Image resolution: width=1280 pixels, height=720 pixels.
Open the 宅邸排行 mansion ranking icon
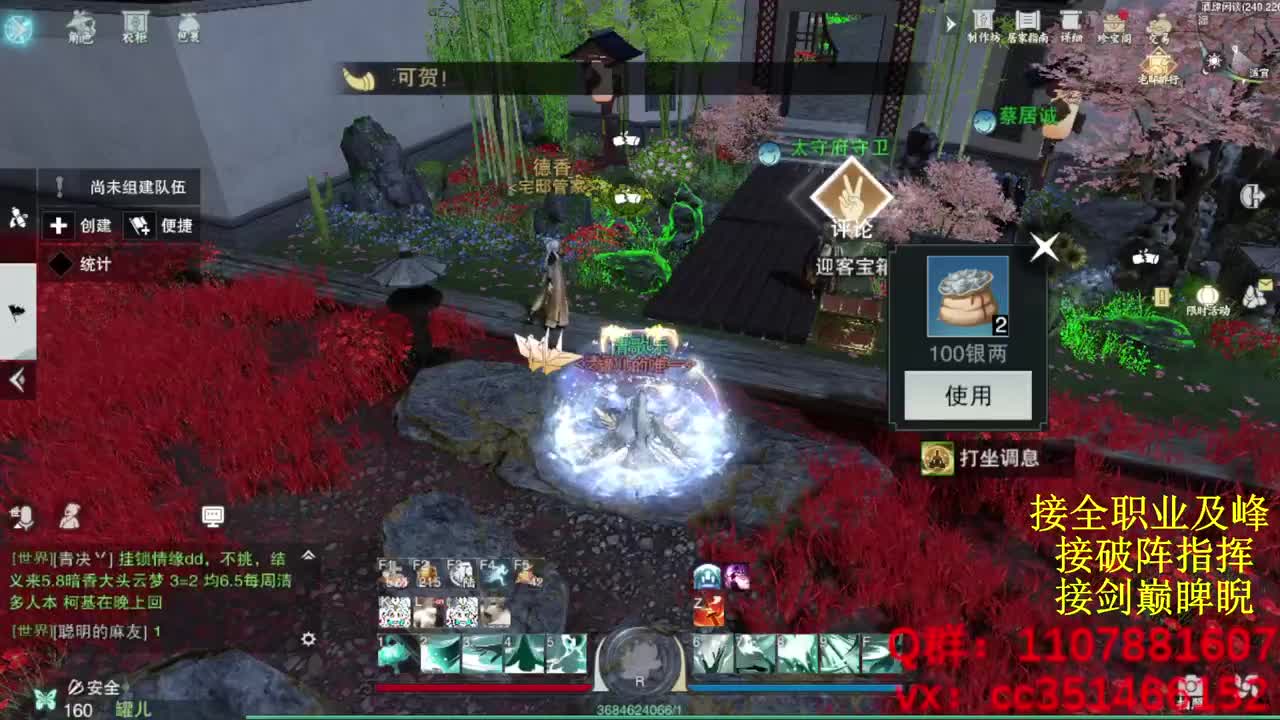coord(1157,62)
